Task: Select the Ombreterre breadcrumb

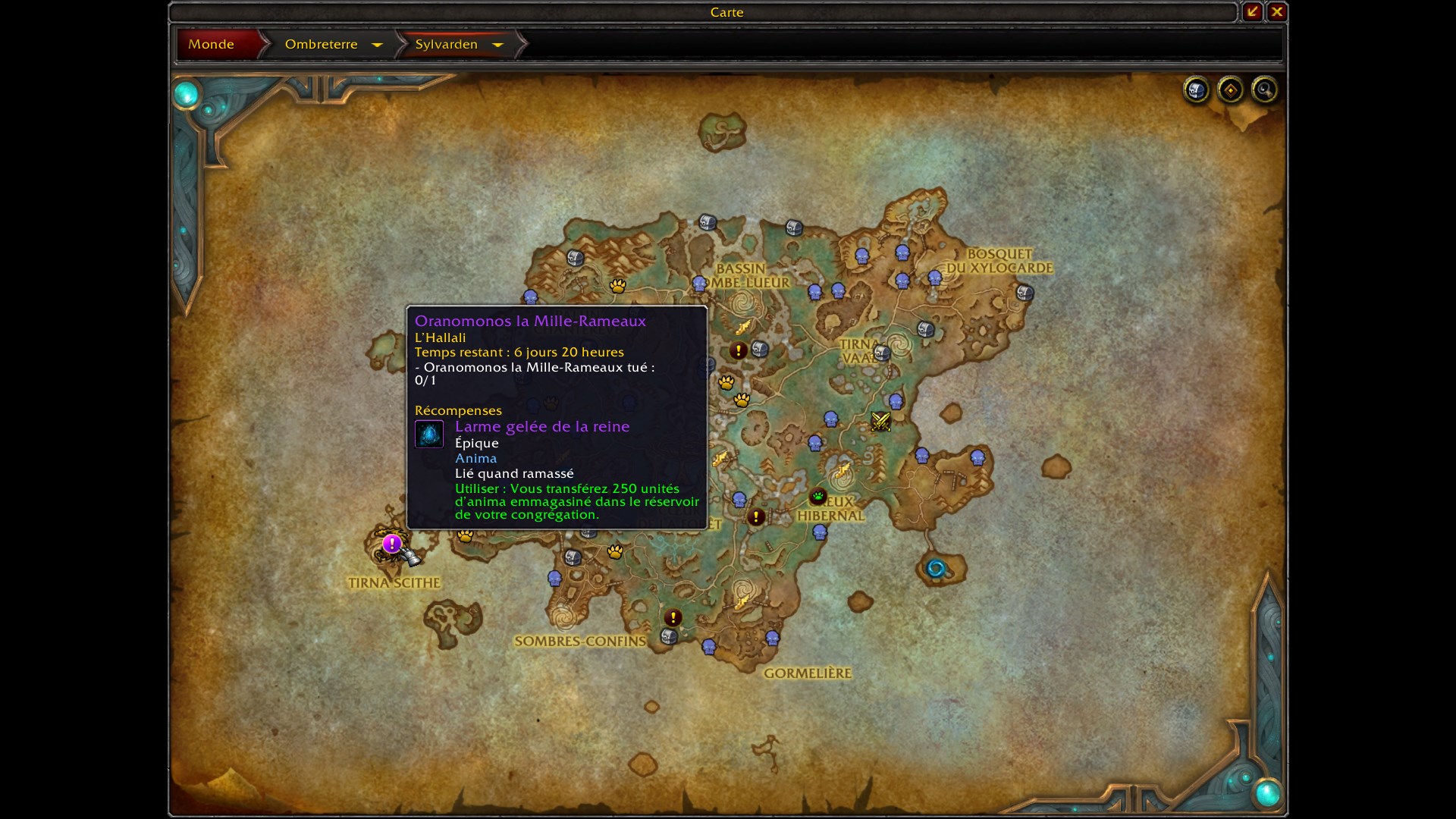Action: click(321, 44)
